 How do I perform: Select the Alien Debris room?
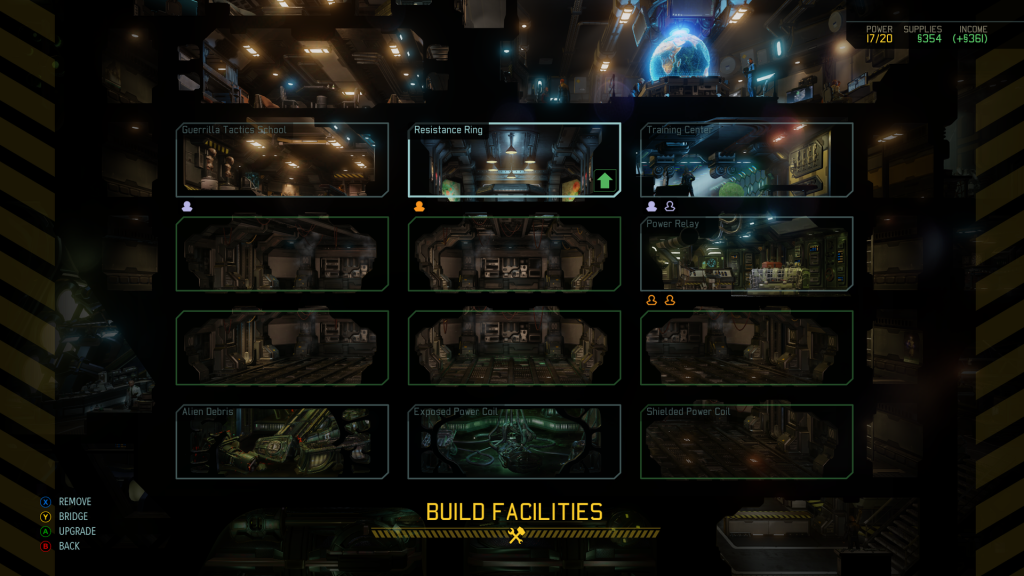pyautogui.click(x=282, y=442)
